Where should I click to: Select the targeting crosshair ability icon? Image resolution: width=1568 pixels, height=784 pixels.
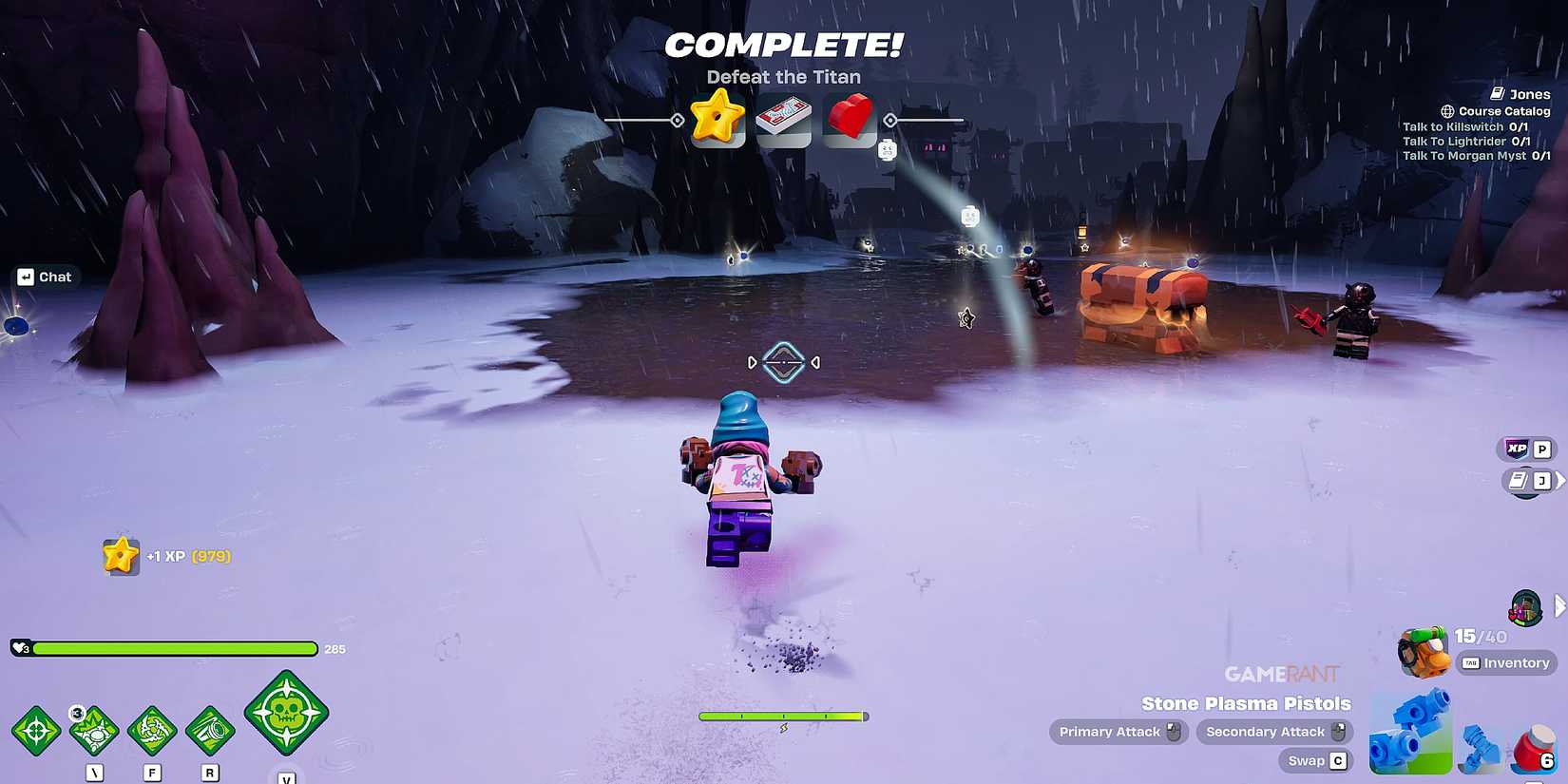click(38, 732)
